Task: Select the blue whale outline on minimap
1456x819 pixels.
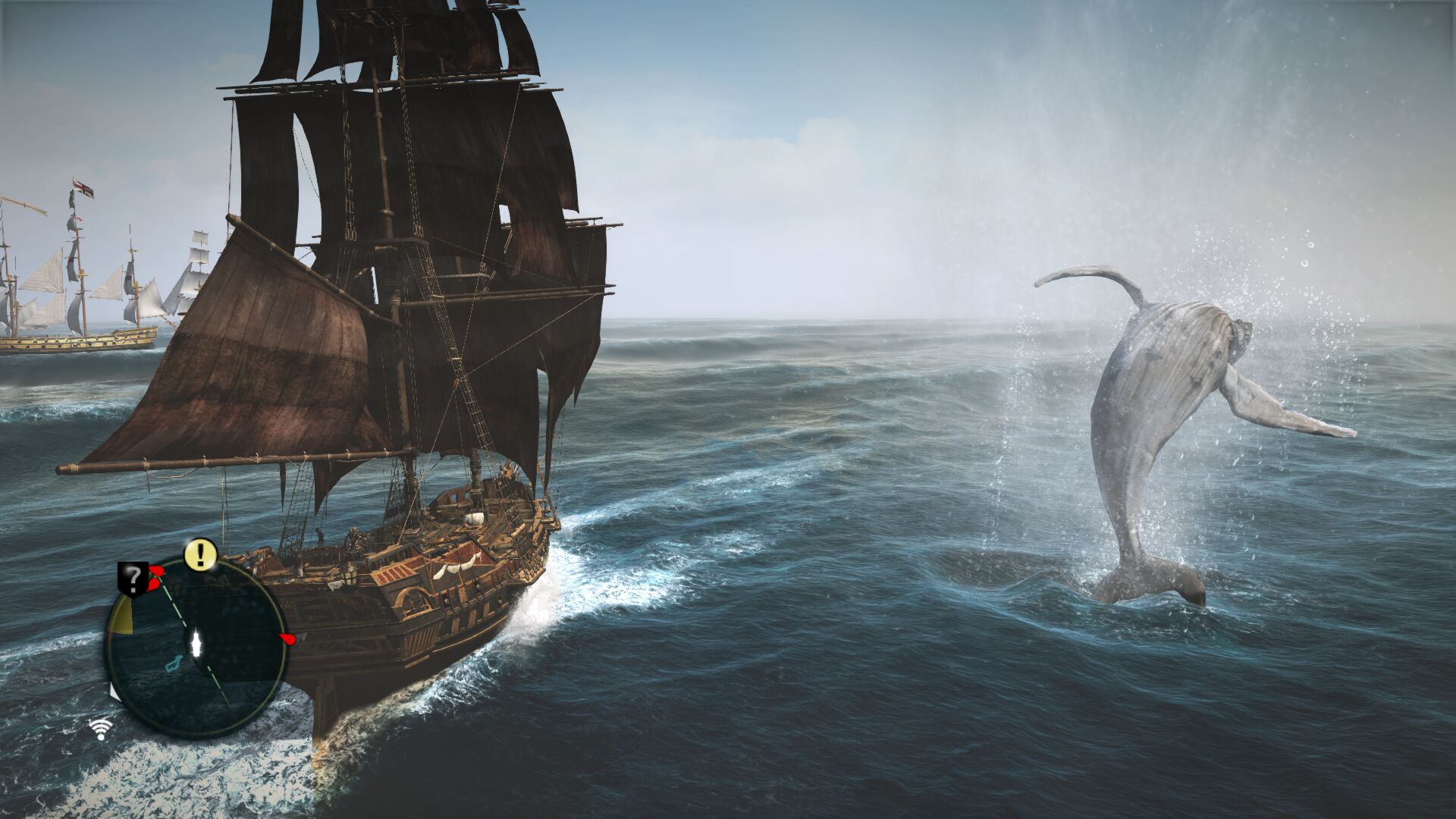Action: pos(174,664)
